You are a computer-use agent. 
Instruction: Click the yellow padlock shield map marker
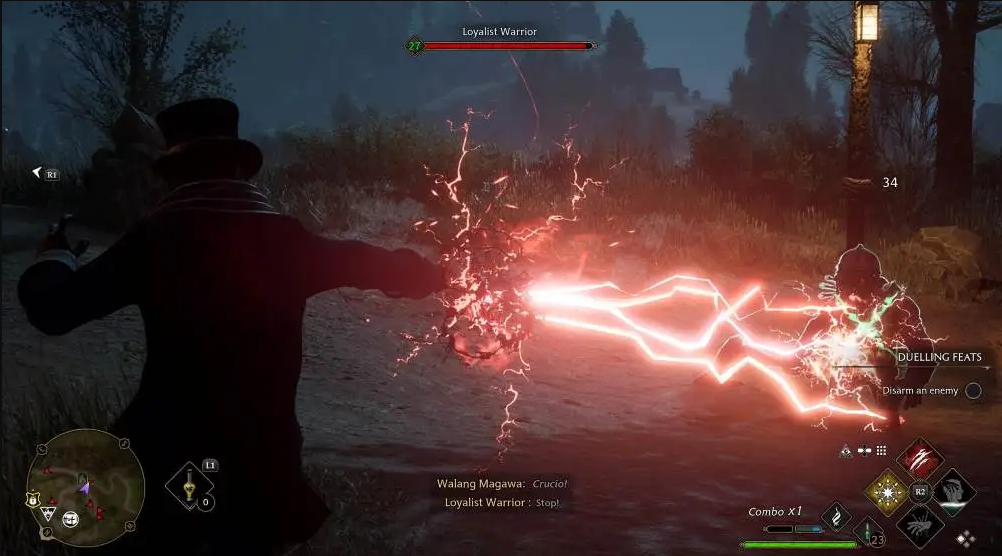(31, 499)
